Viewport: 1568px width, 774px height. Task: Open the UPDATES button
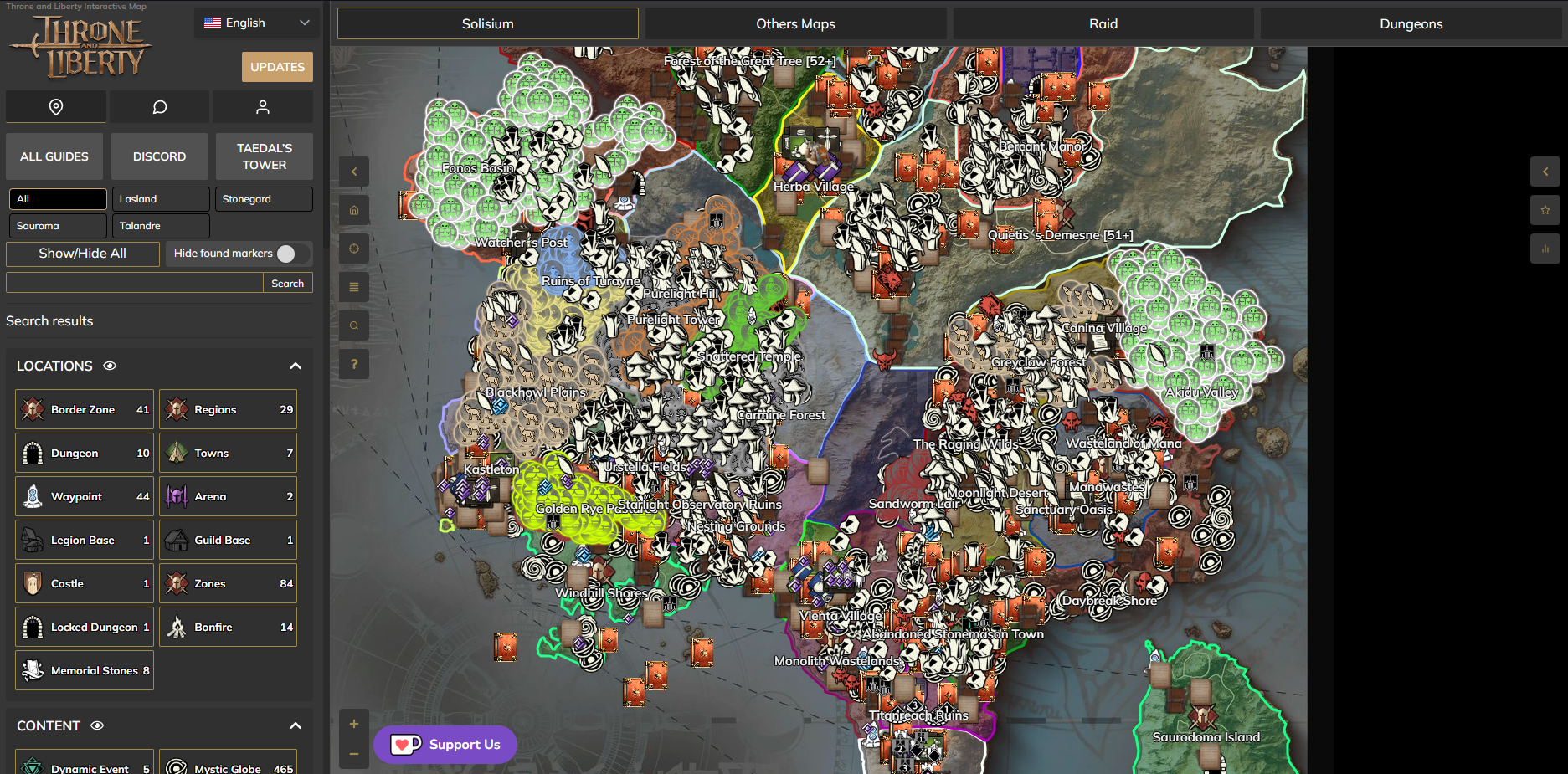tap(277, 66)
